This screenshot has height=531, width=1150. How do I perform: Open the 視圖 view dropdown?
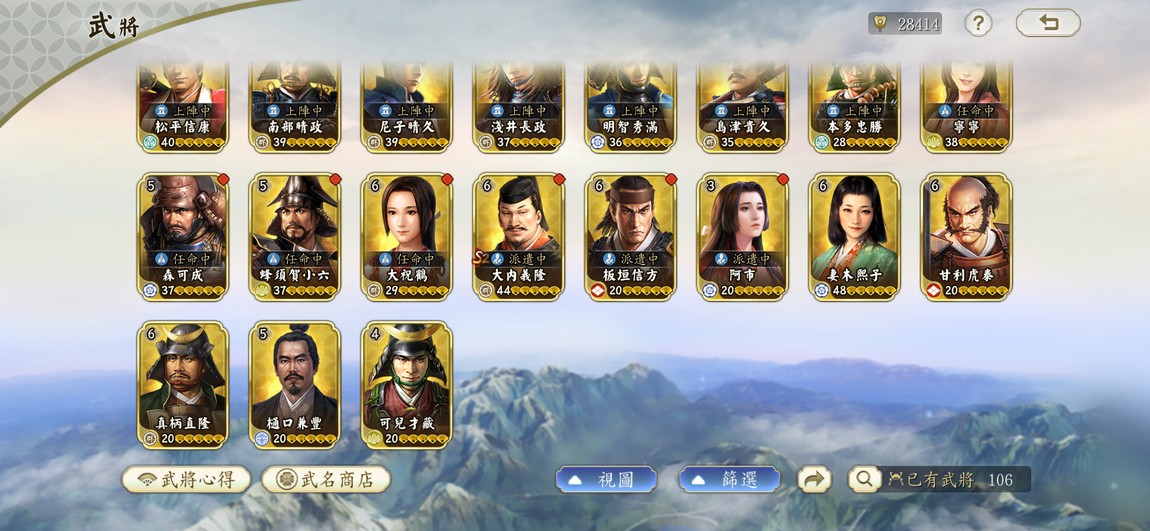click(606, 479)
